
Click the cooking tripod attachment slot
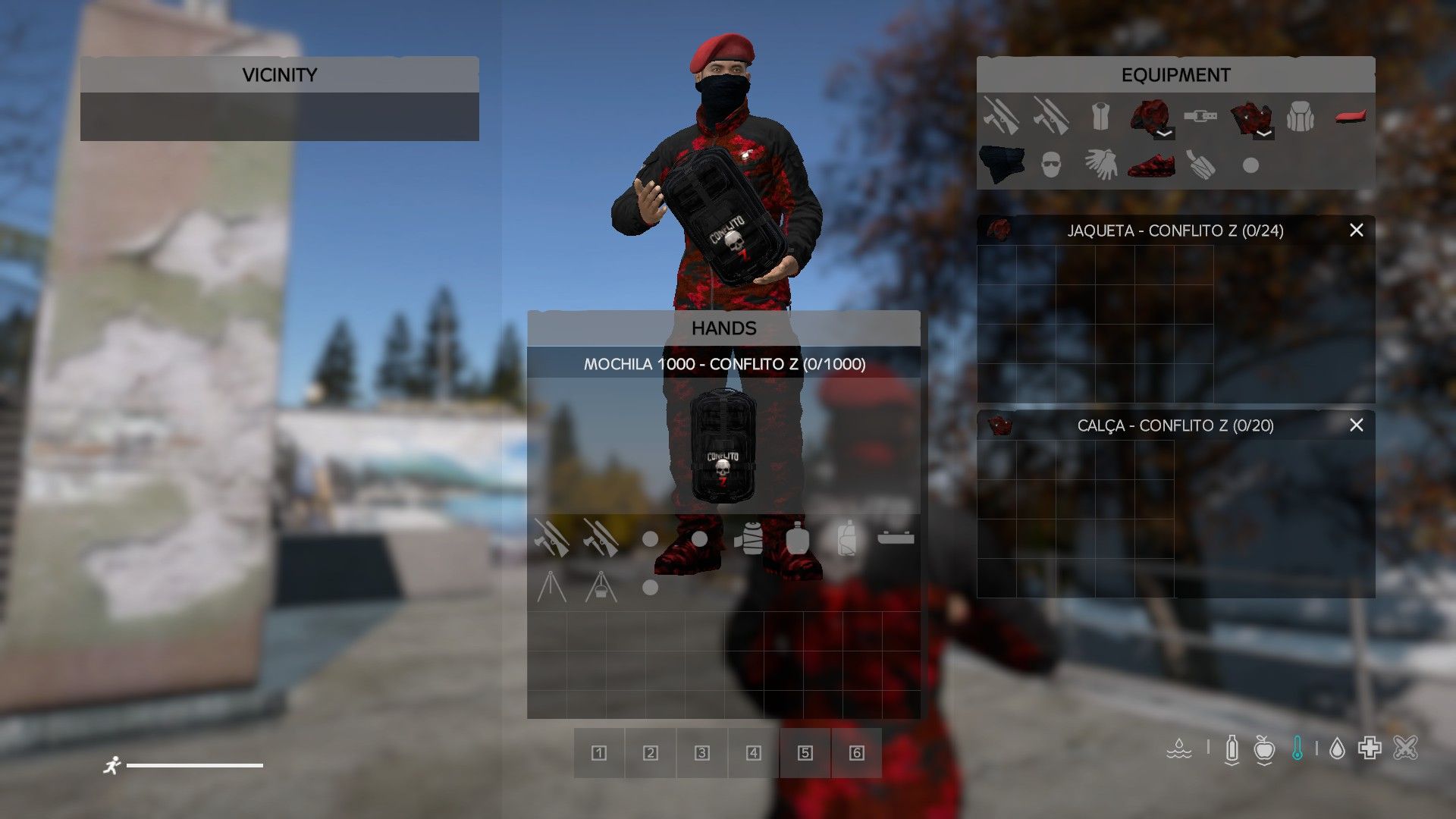[551, 587]
